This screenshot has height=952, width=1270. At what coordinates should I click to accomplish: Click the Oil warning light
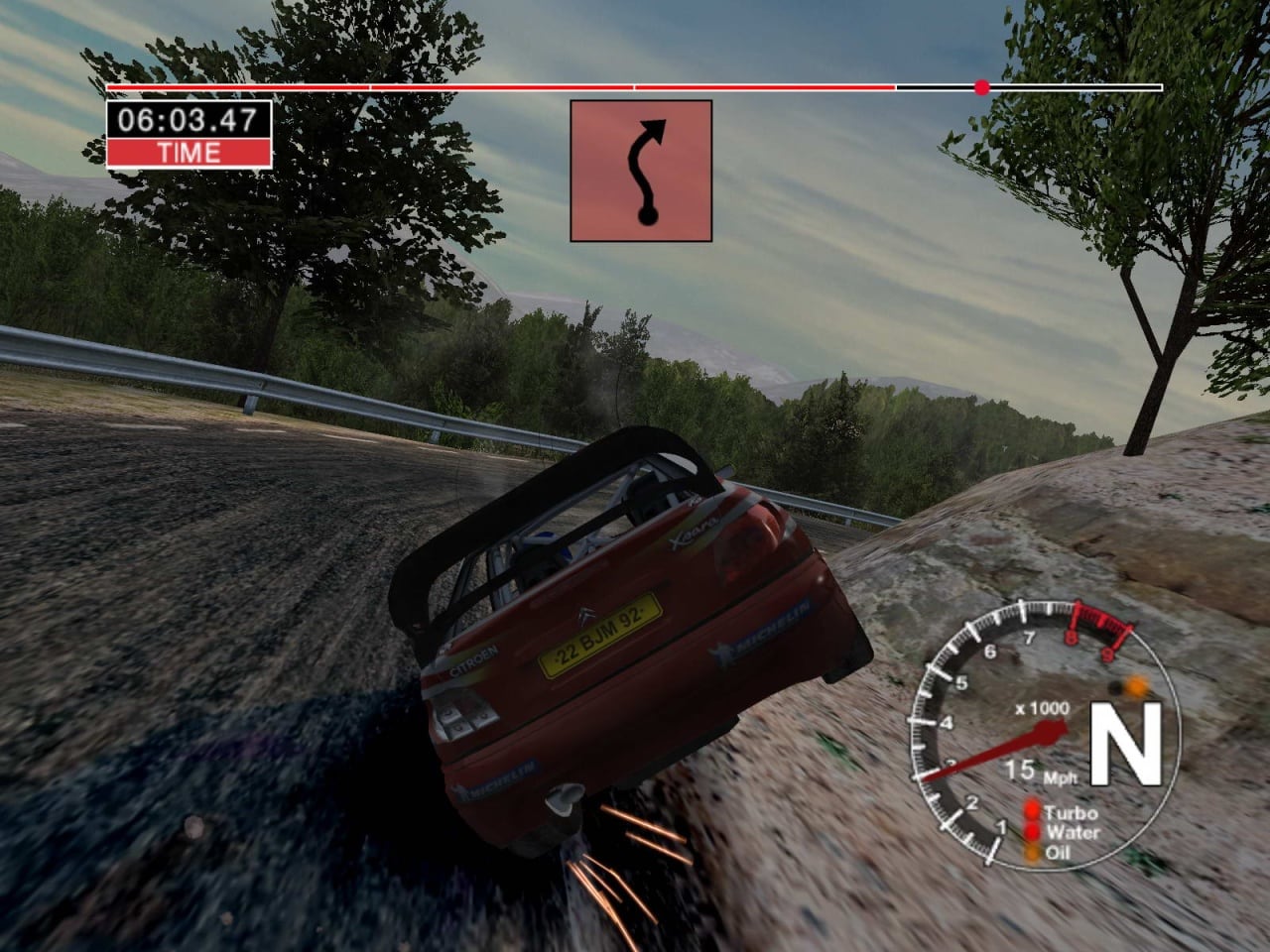[1033, 851]
